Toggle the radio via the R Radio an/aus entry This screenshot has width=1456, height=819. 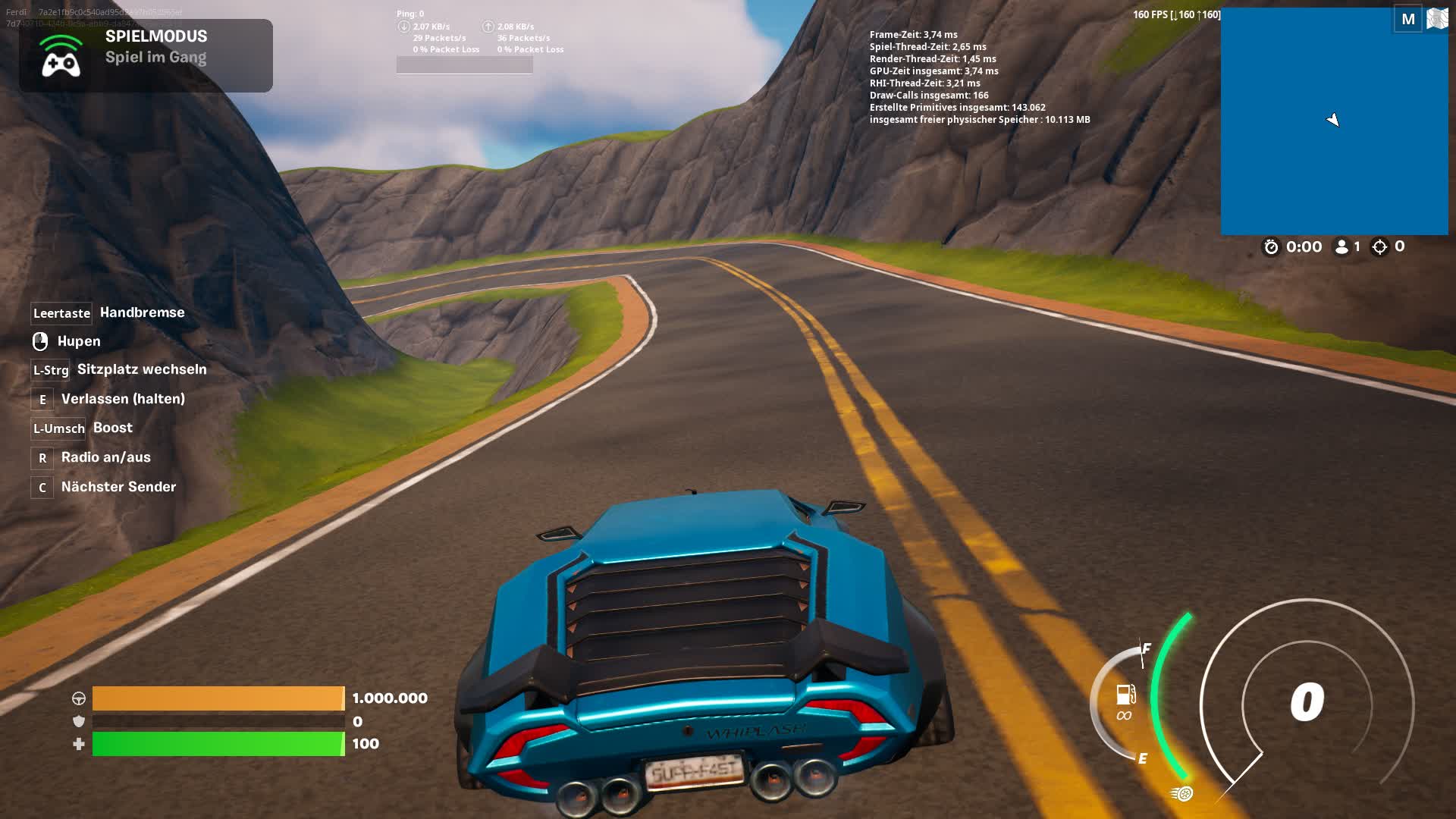106,457
